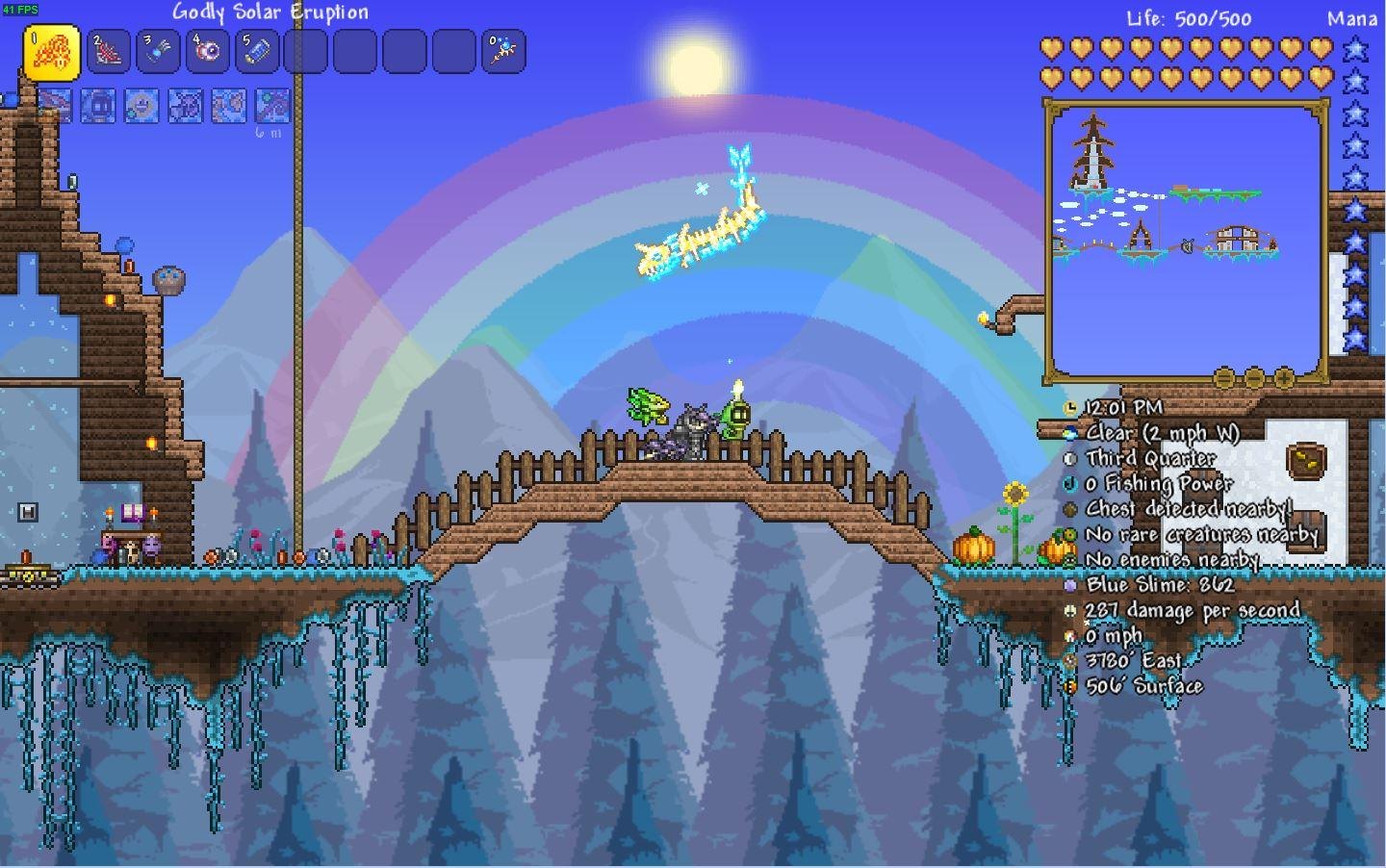The width and height of the screenshot is (1386, 868).
Task: Select the crystal staff in hotbar slot 0
Action: 503,51
